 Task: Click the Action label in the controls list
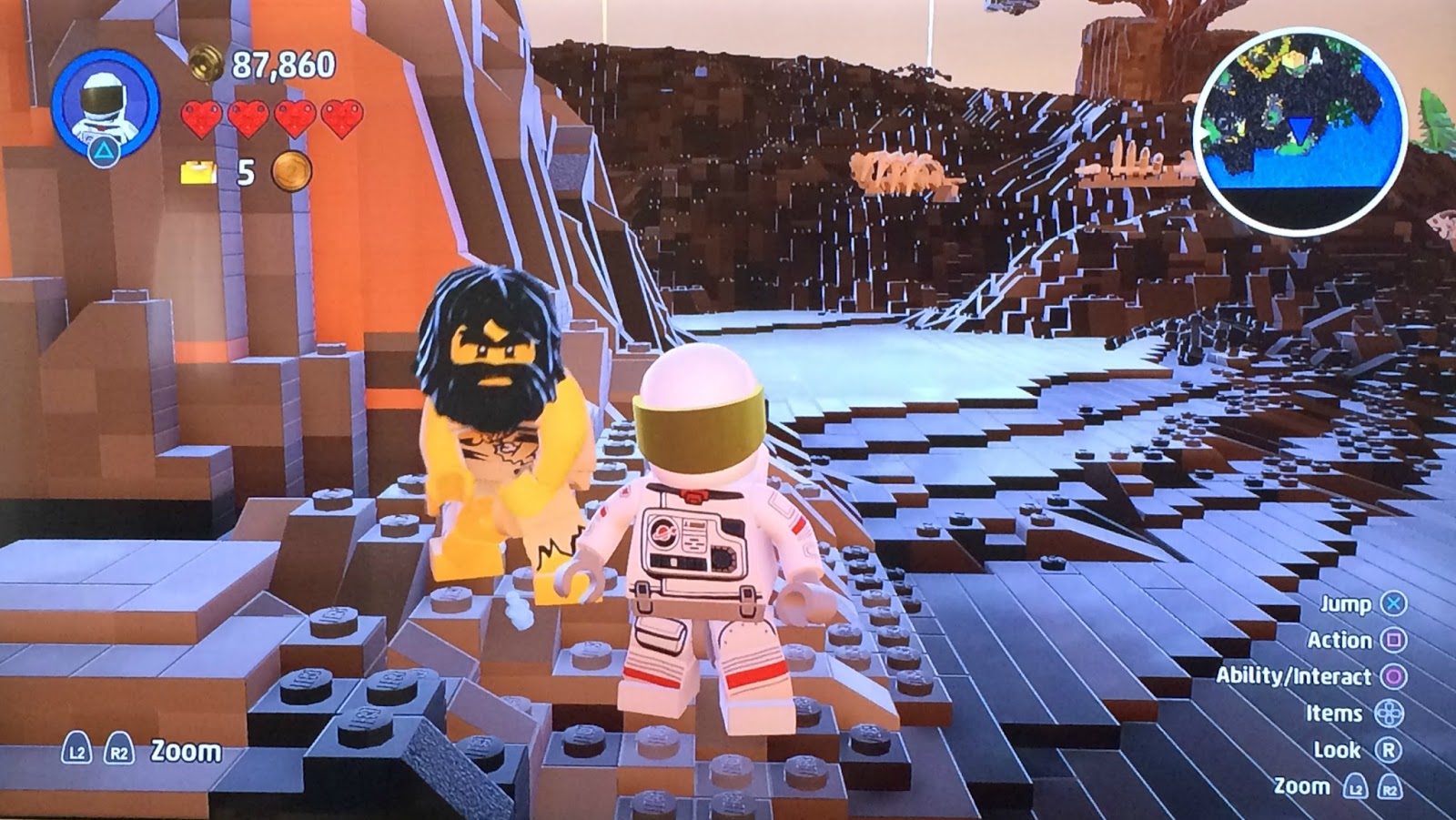point(1340,641)
